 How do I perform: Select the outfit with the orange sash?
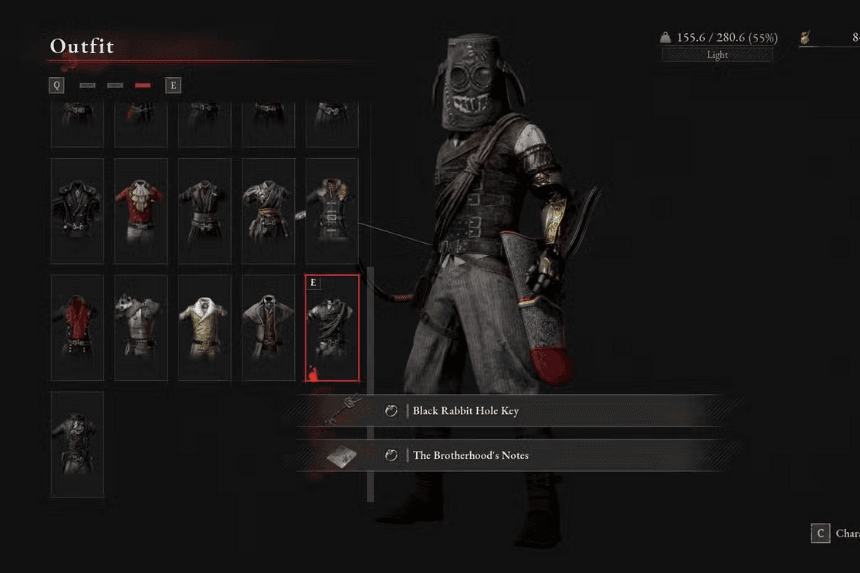tap(268, 210)
